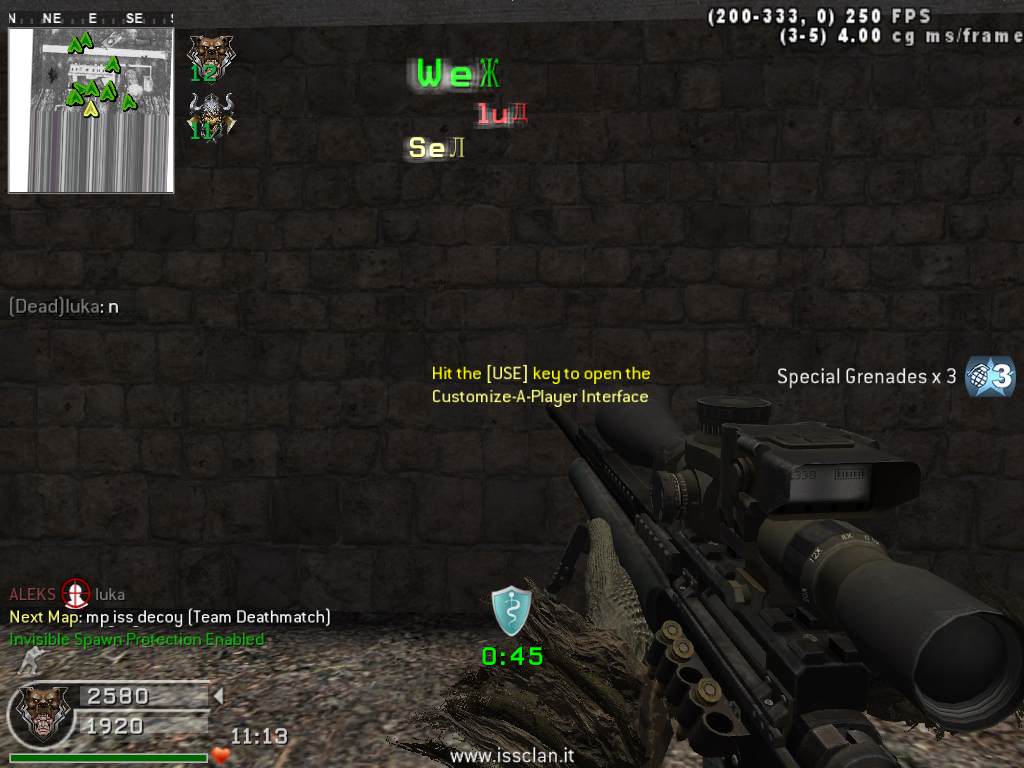Click the minimap in the corner
1024x768 pixels.
[91, 110]
